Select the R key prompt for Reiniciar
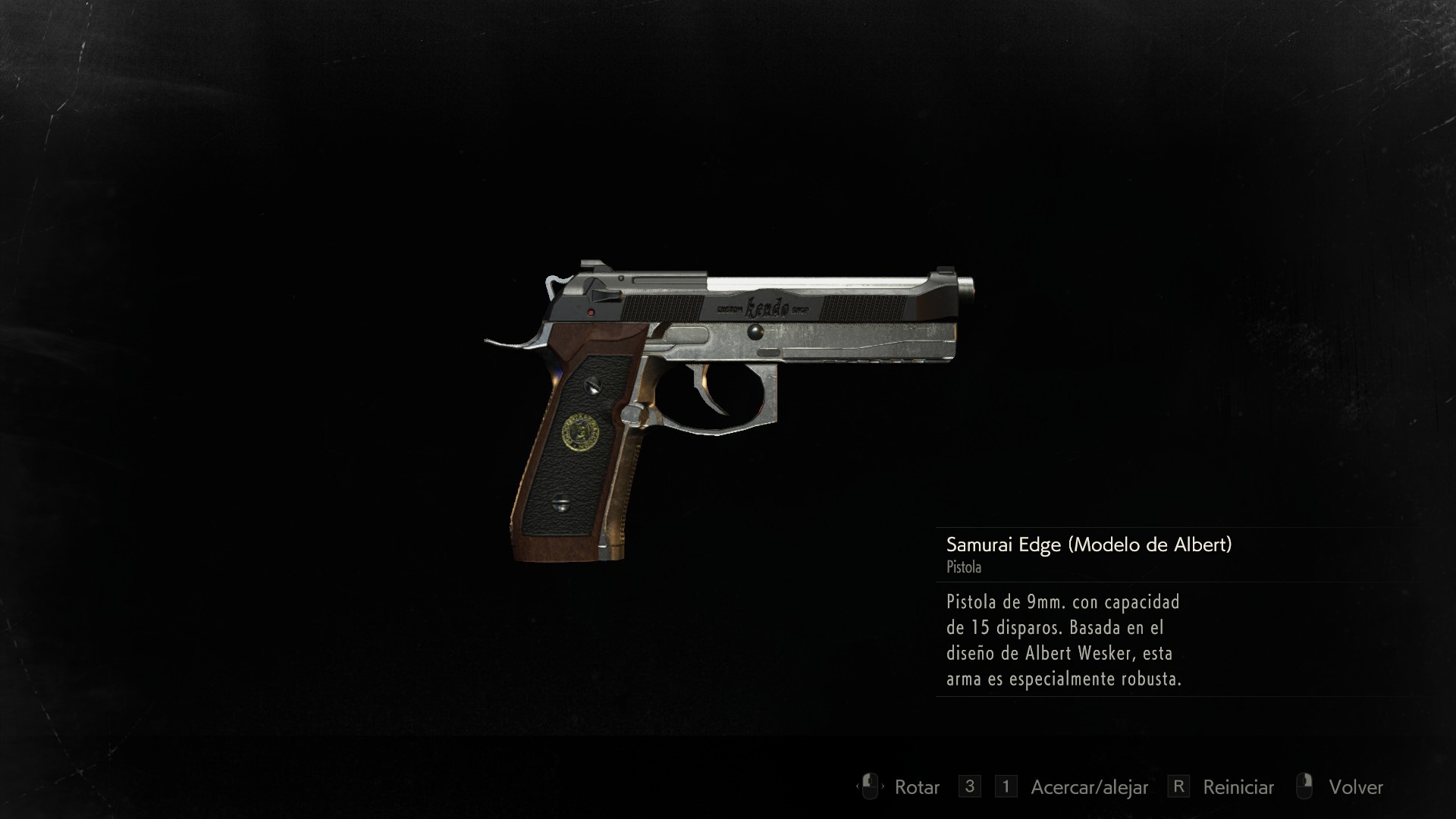Screen dimensions: 1456x819 click(1179, 787)
